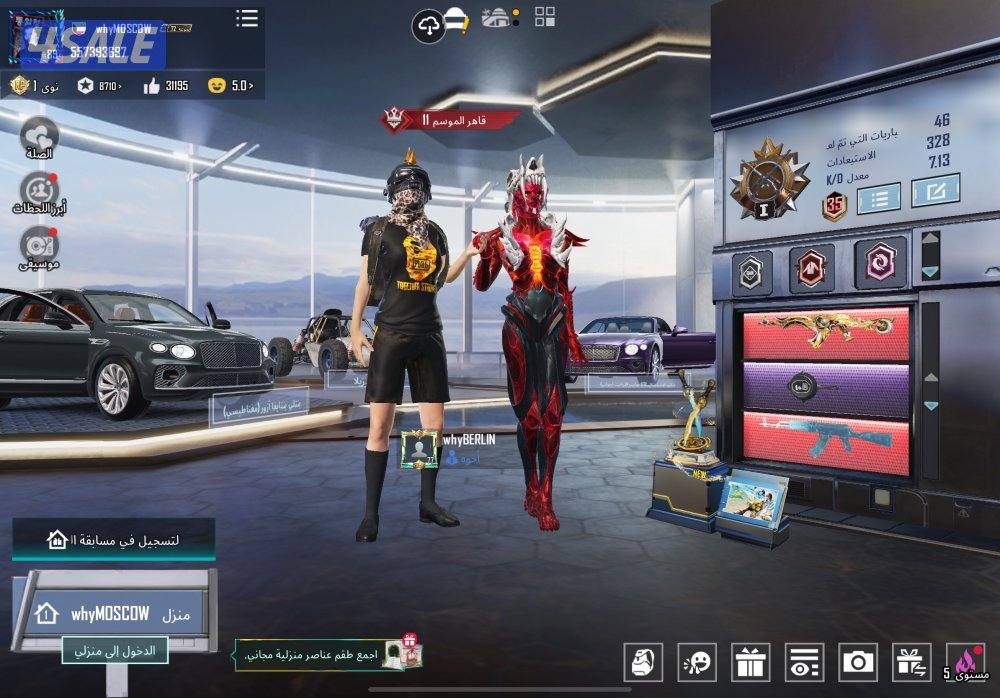Click the edit pencil button on stats panel
Viewport: 1000px width, 698px height.
pos(935,190)
